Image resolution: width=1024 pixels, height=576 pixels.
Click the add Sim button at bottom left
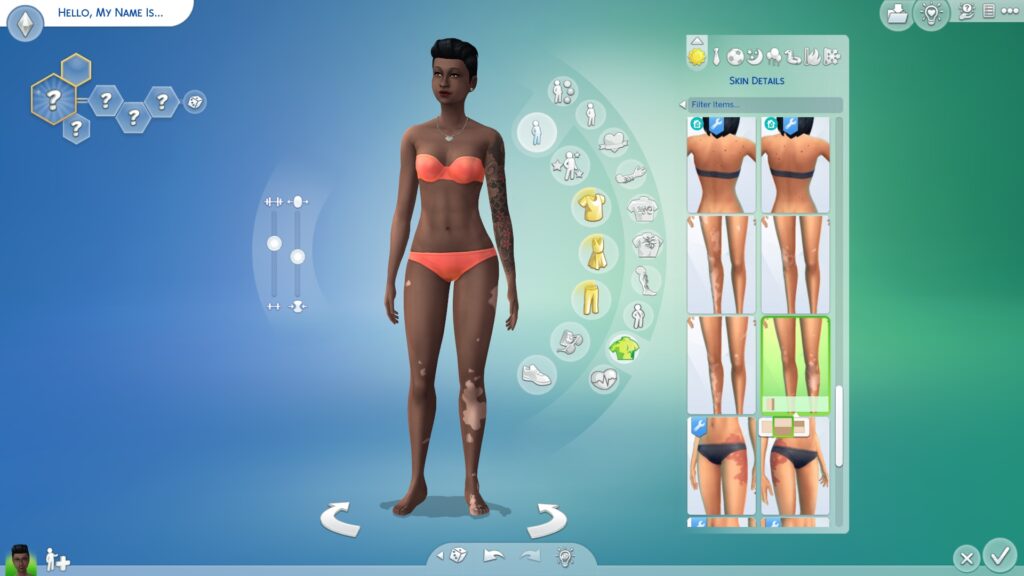(x=57, y=558)
